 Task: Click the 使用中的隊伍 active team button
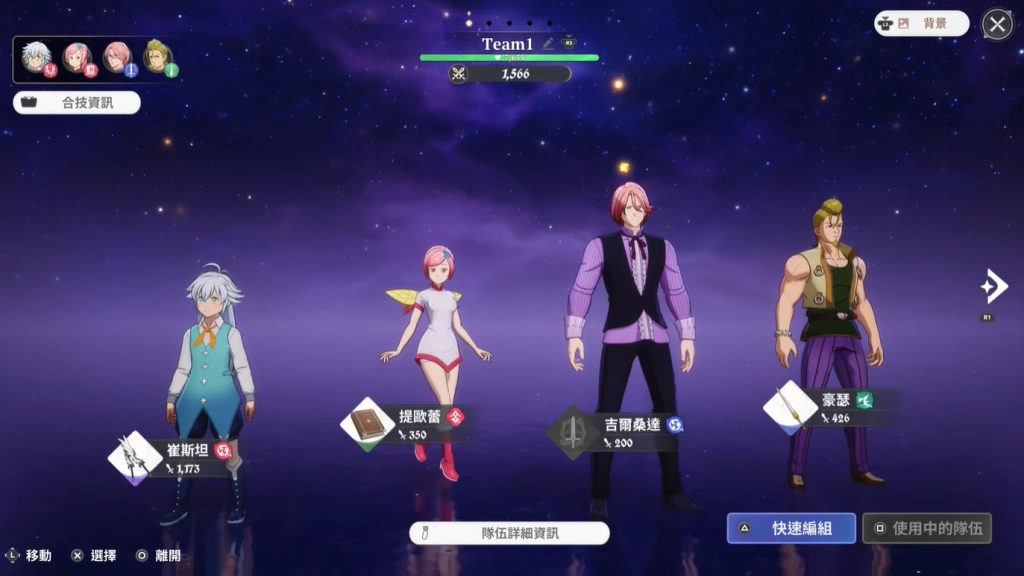(927, 528)
